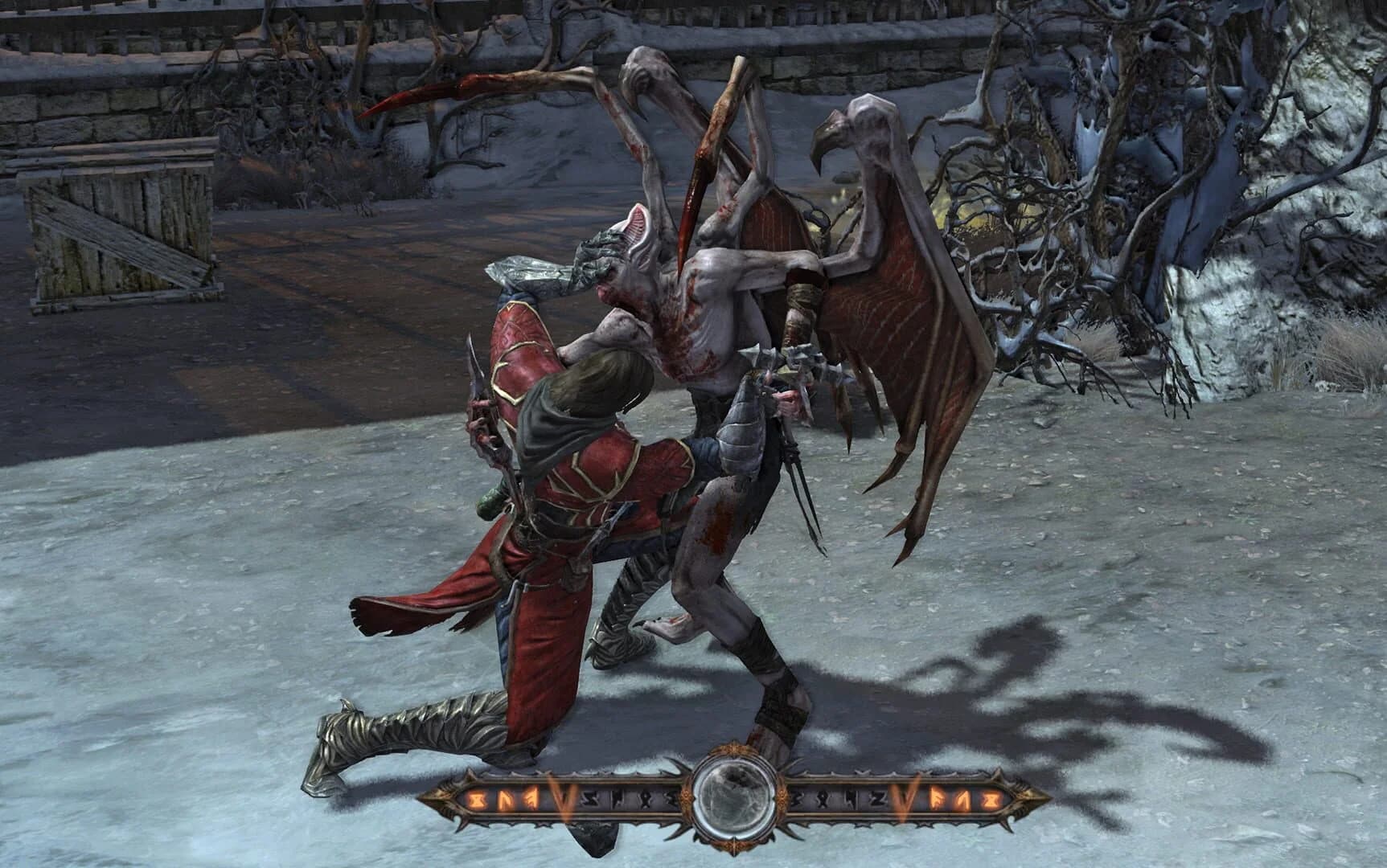
Task: Click the rightmost glowing rune symbol
Action: click(991, 799)
